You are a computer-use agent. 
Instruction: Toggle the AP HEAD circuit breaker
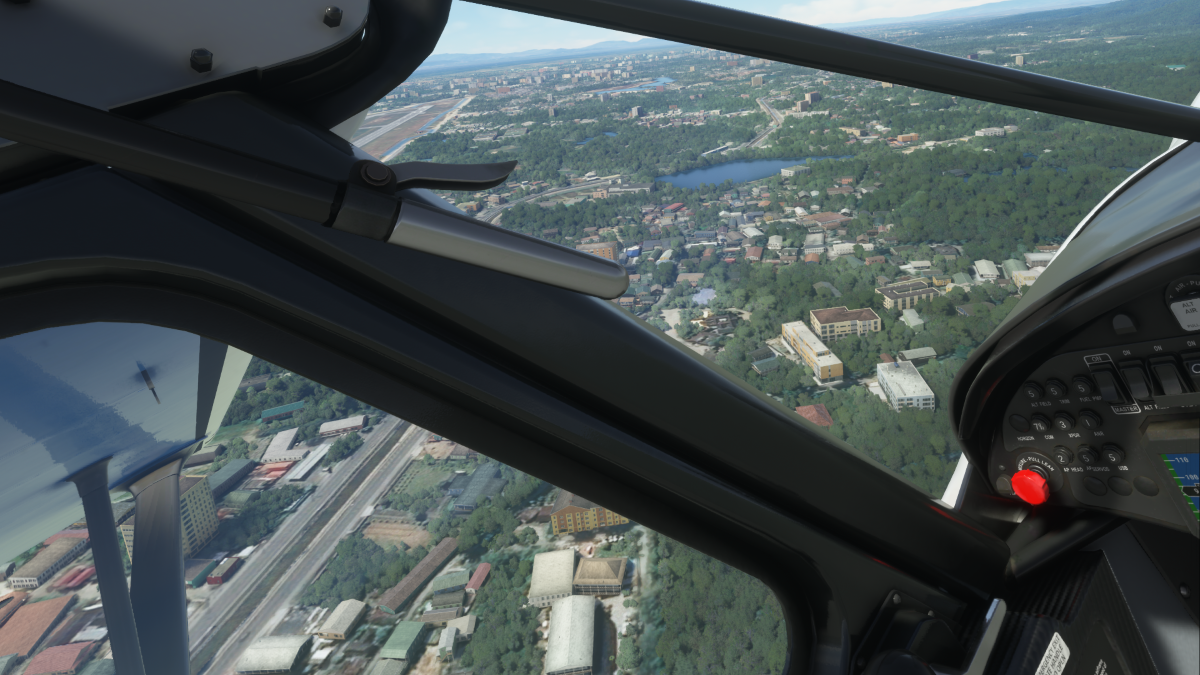(1062, 458)
